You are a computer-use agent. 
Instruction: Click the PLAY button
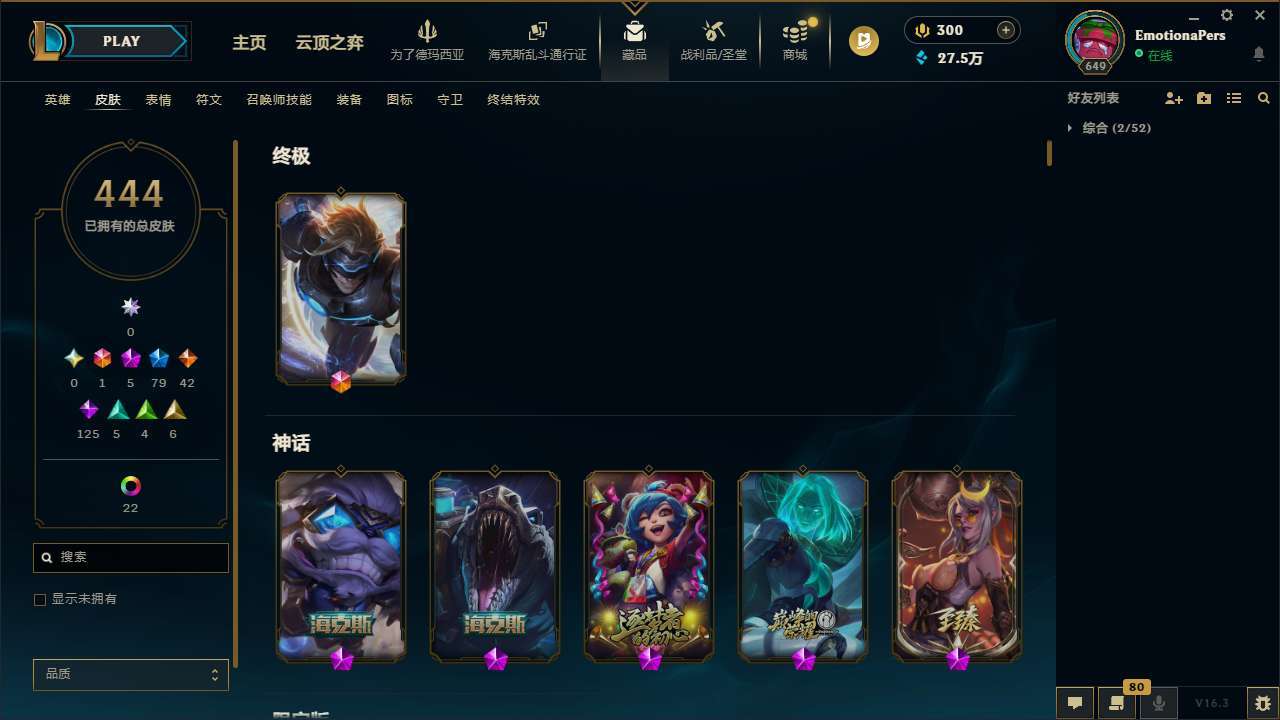(120, 41)
